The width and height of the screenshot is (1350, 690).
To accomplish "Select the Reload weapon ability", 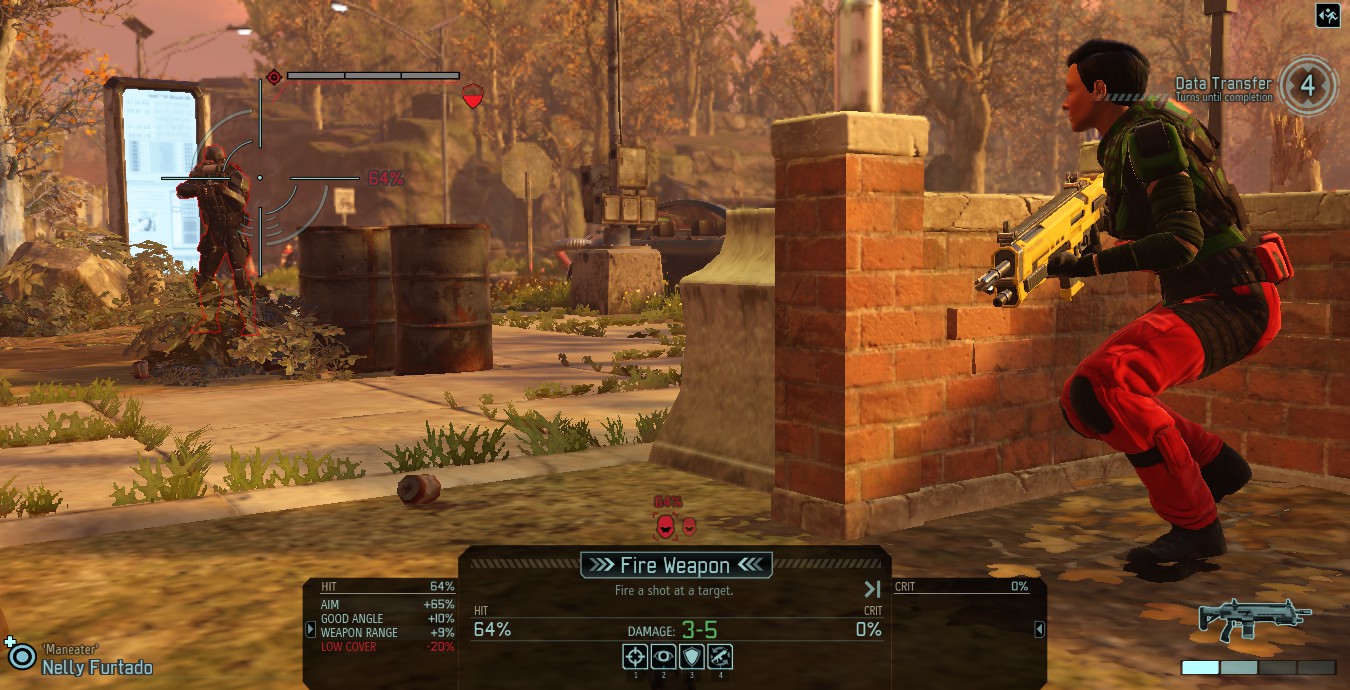I will (720, 657).
